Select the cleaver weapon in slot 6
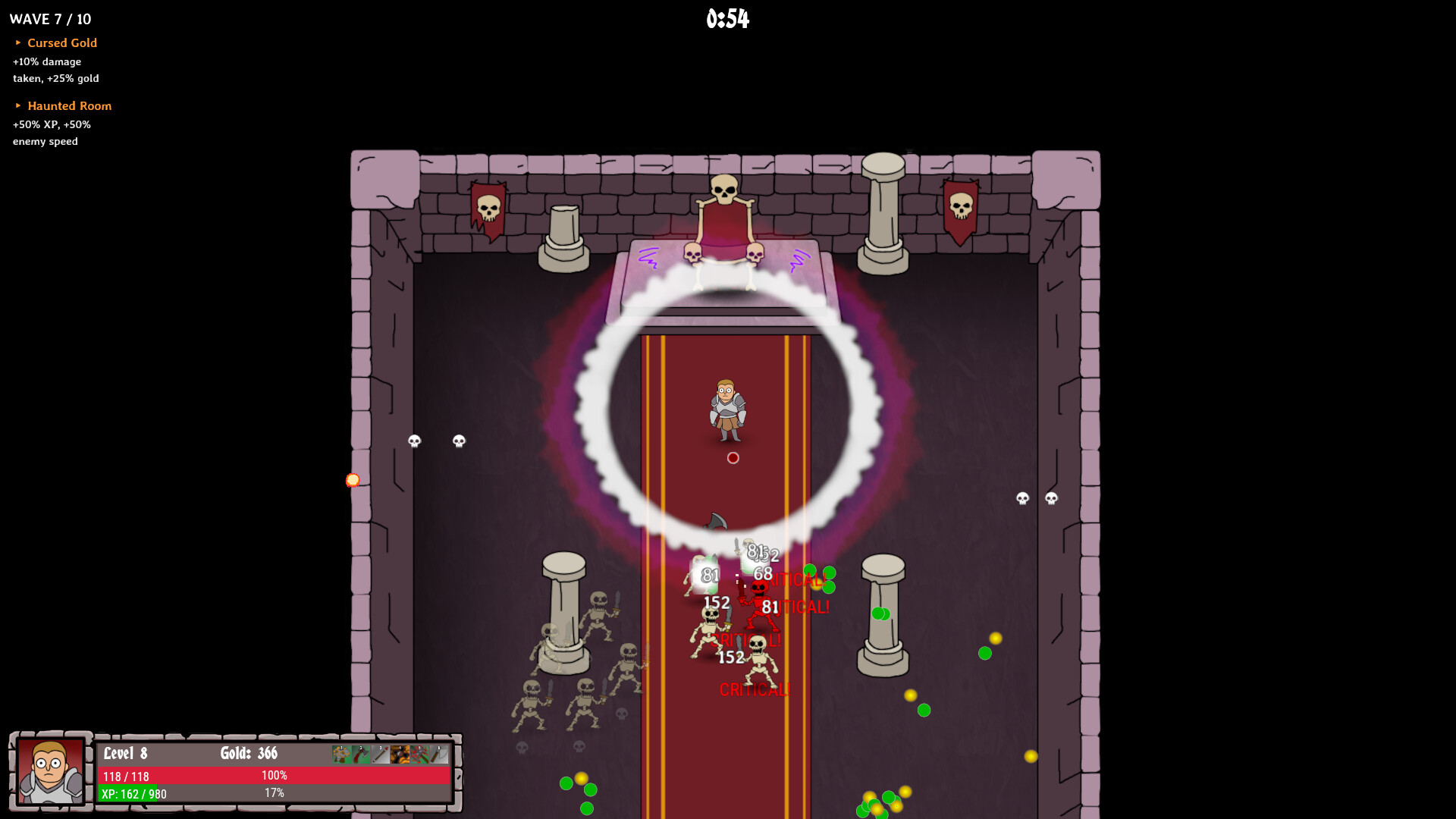 pos(438,755)
